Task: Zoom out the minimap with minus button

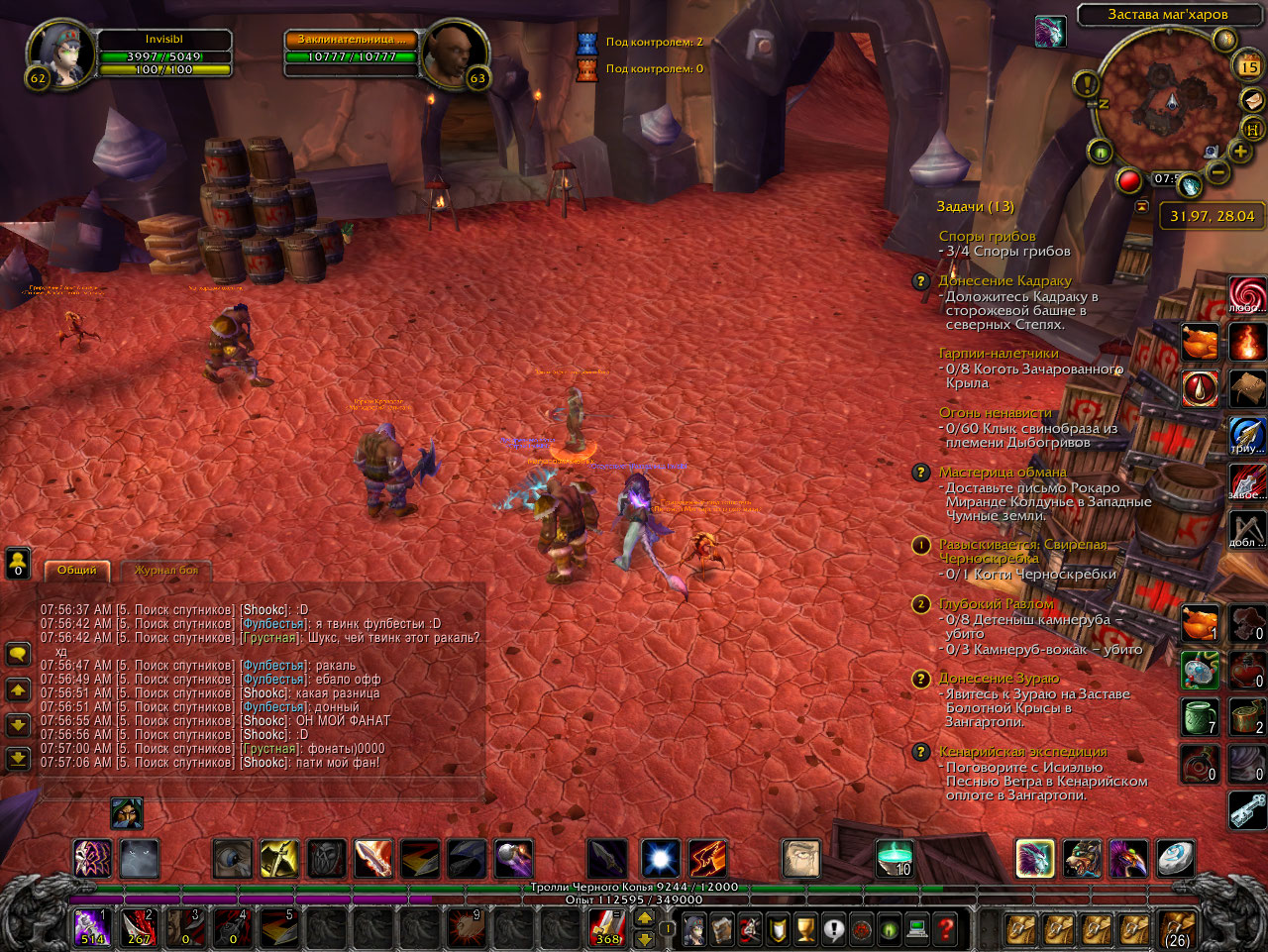Action: pos(1218,172)
